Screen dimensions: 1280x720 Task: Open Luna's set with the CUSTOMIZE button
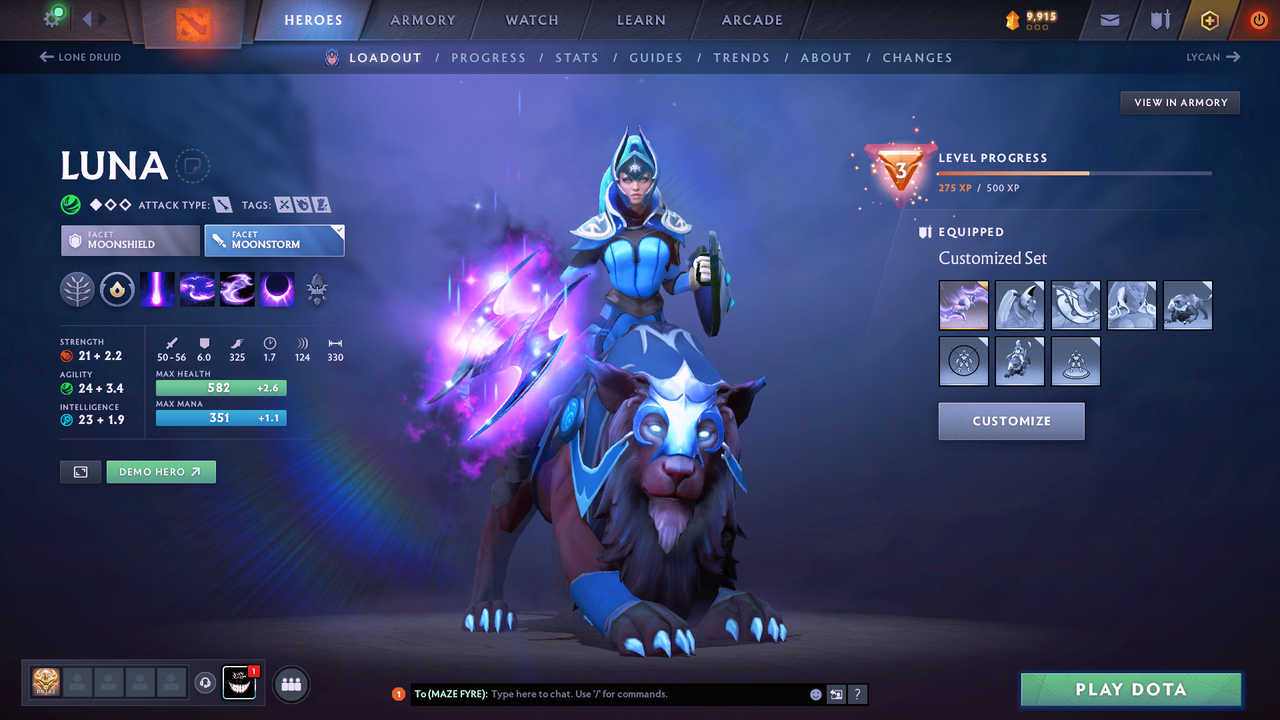coord(1011,421)
